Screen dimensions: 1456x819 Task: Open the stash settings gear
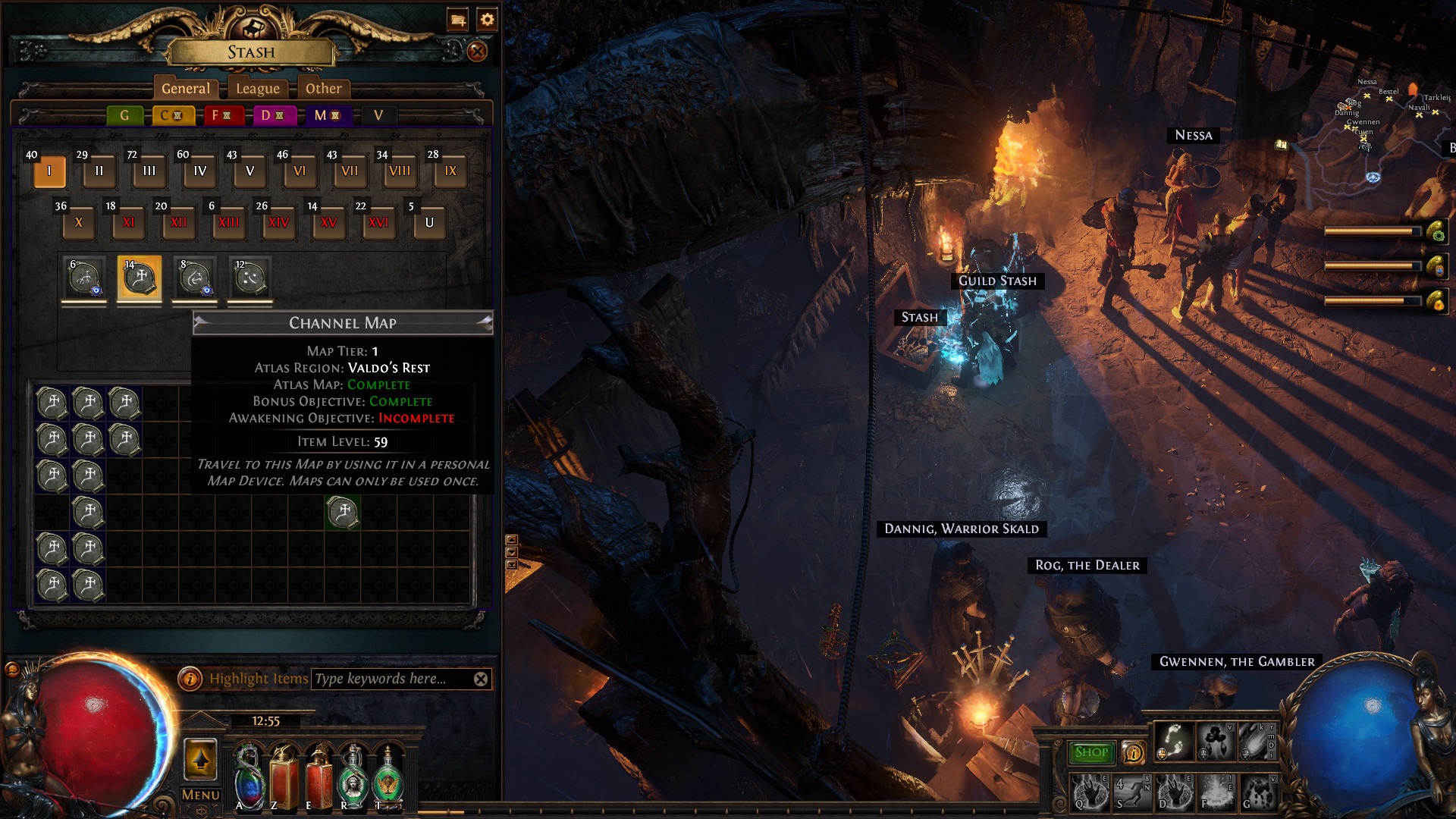click(x=487, y=20)
